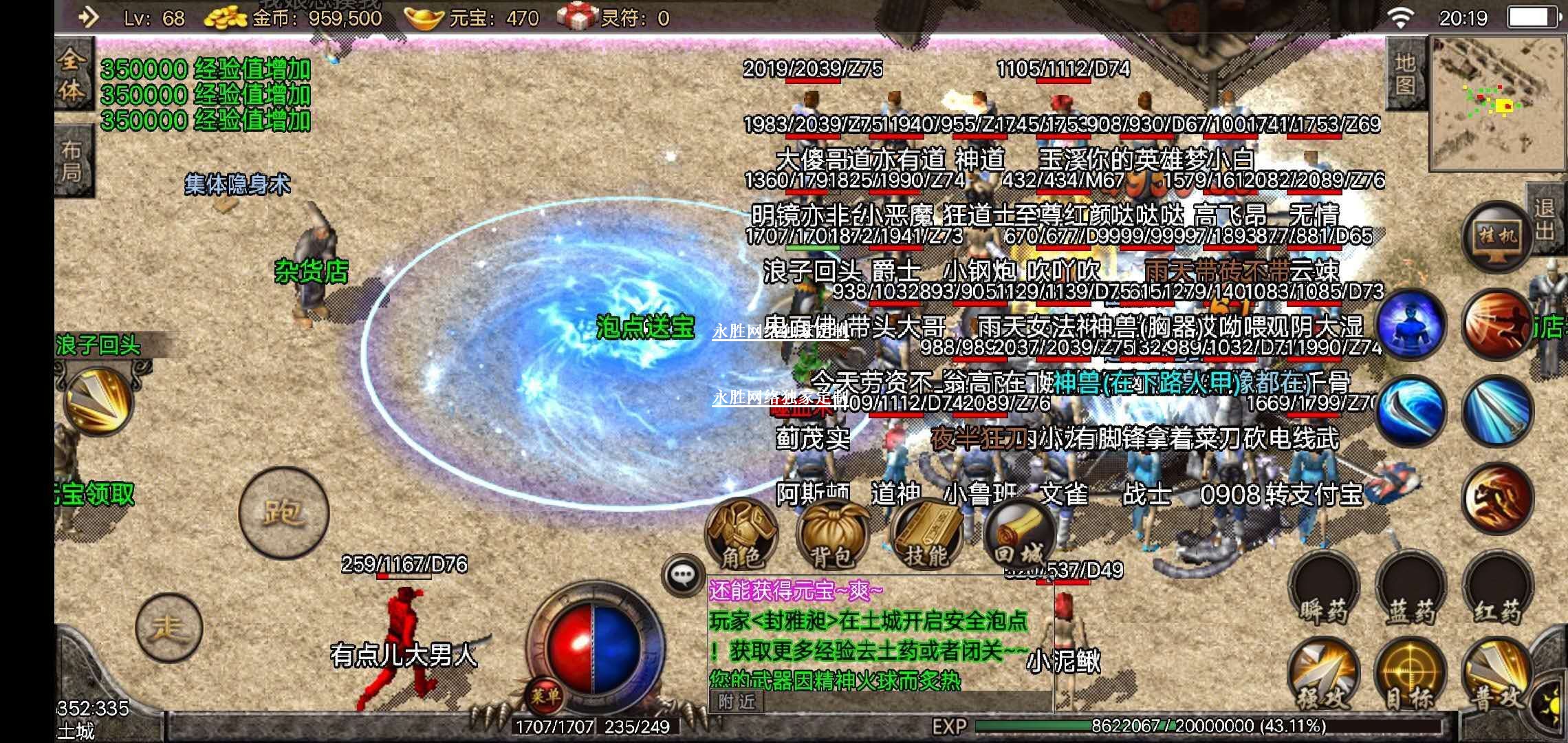Click the 退出 exit button
This screenshot has width=1568, height=743.
tap(1545, 218)
